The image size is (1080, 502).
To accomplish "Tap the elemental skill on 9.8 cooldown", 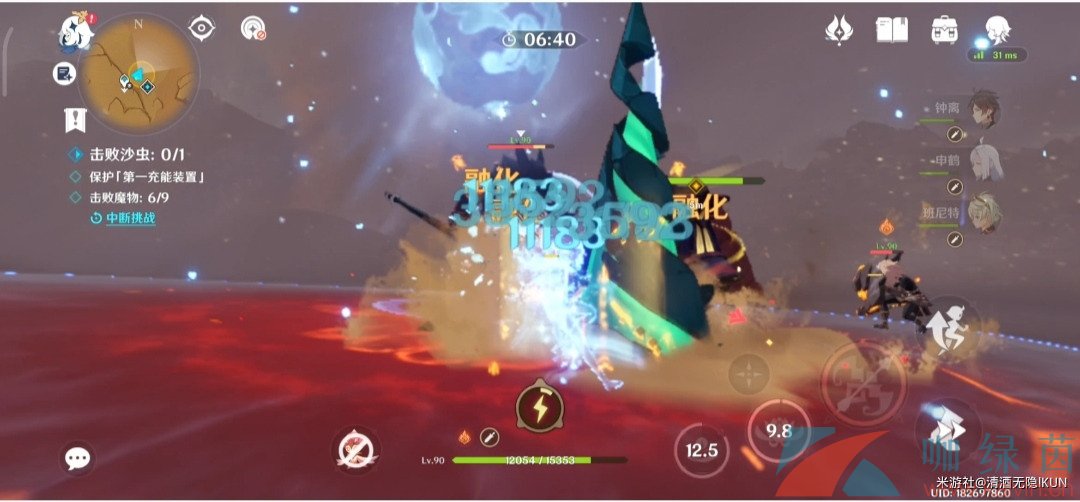I will click(x=778, y=431).
